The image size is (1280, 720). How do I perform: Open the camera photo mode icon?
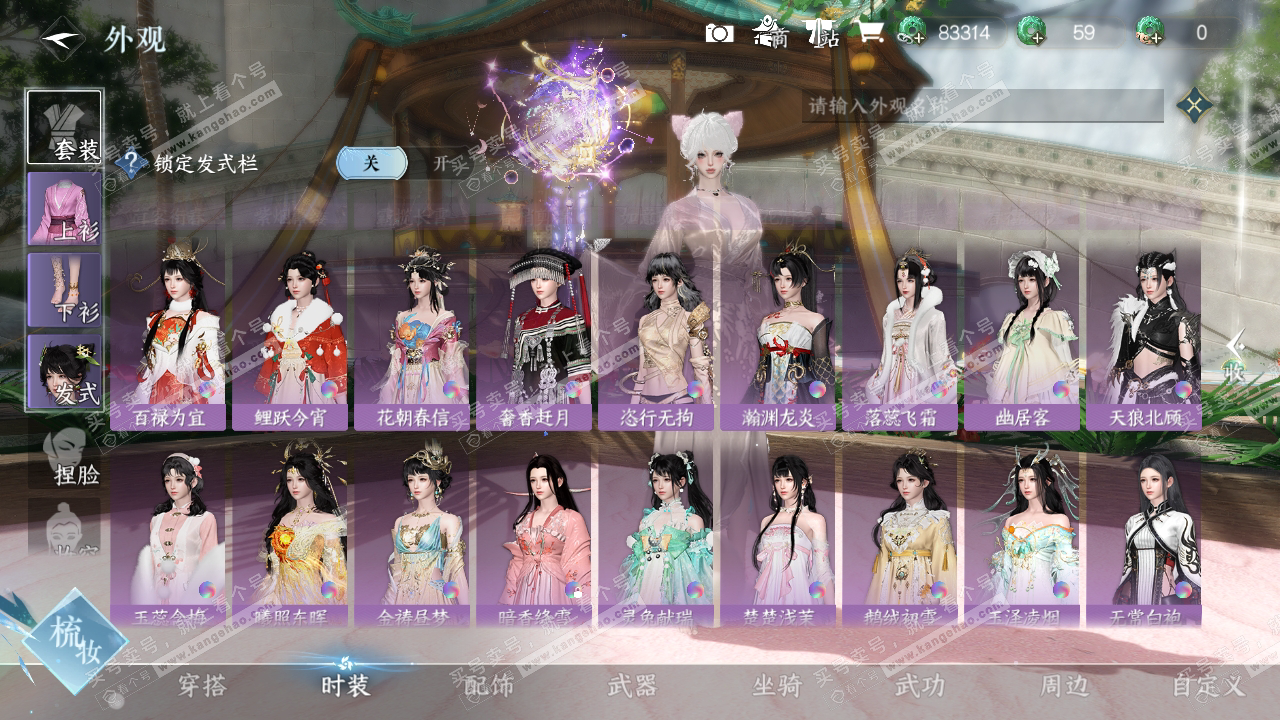[719, 34]
